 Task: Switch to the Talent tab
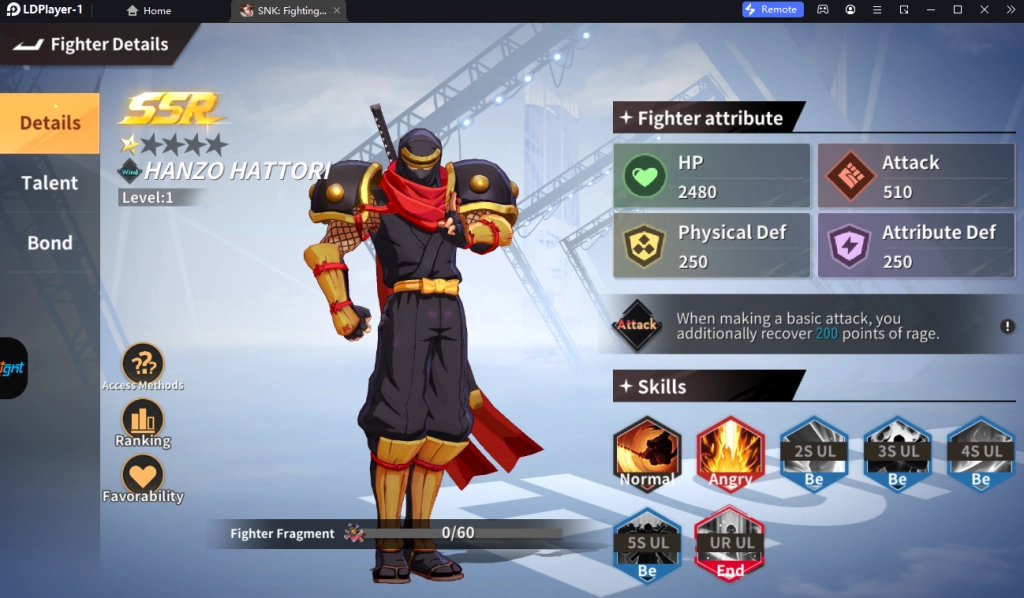[49, 183]
